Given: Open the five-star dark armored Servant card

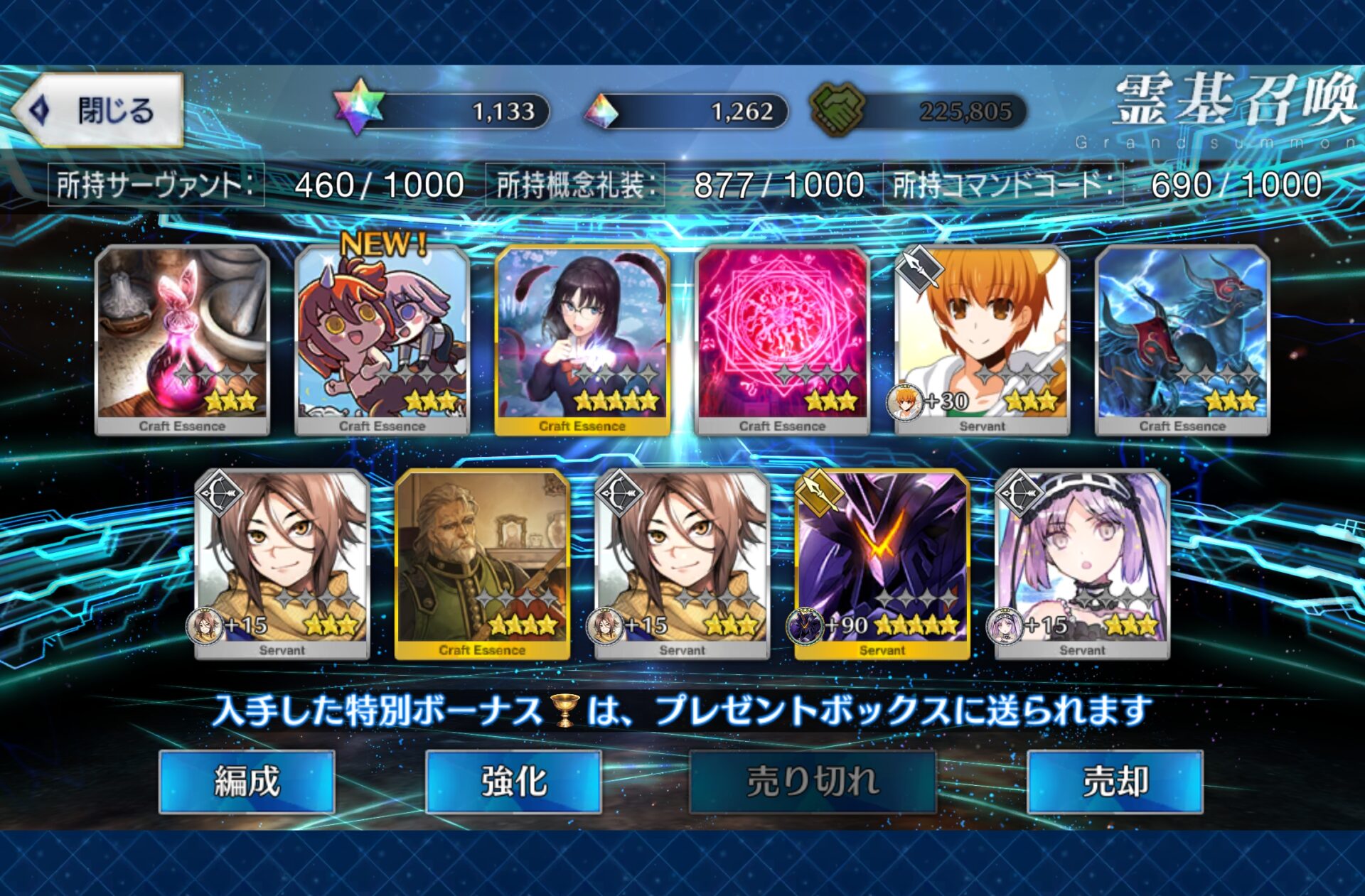Looking at the screenshot, I should coord(882,564).
